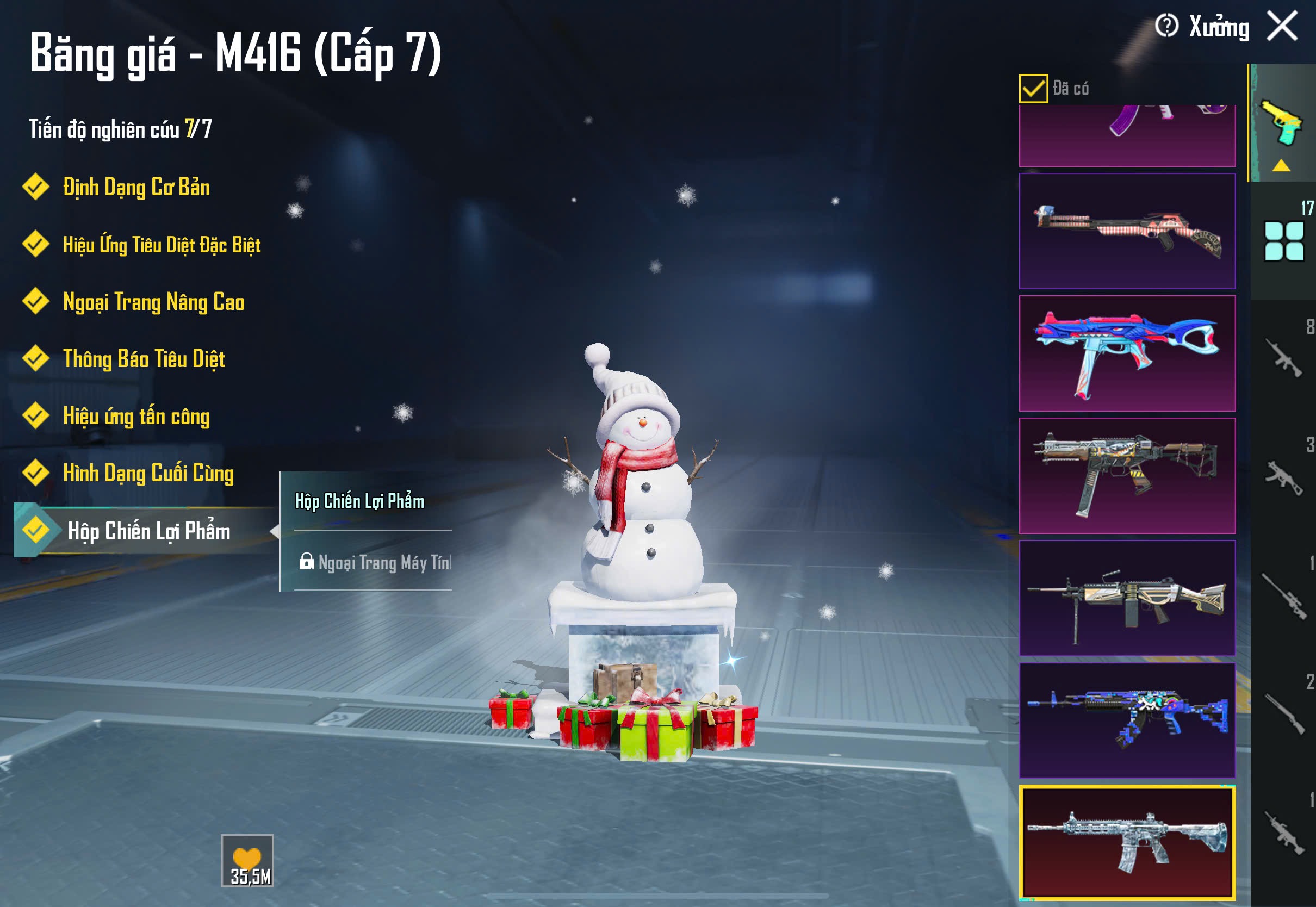Open Thông Báo Tiêu Diệt entry

tap(144, 359)
